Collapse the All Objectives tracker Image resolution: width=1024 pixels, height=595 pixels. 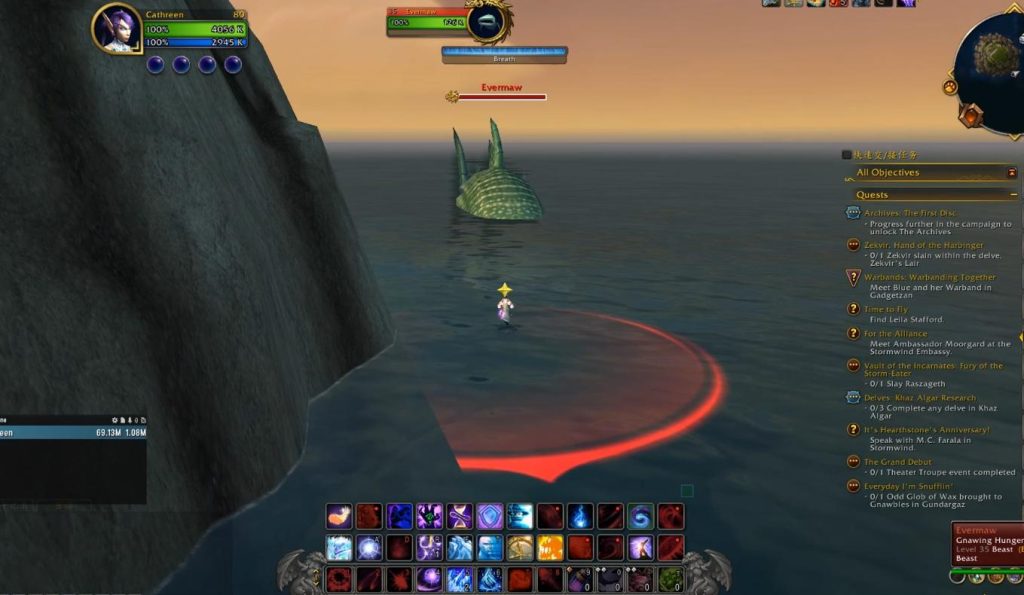(1011, 172)
